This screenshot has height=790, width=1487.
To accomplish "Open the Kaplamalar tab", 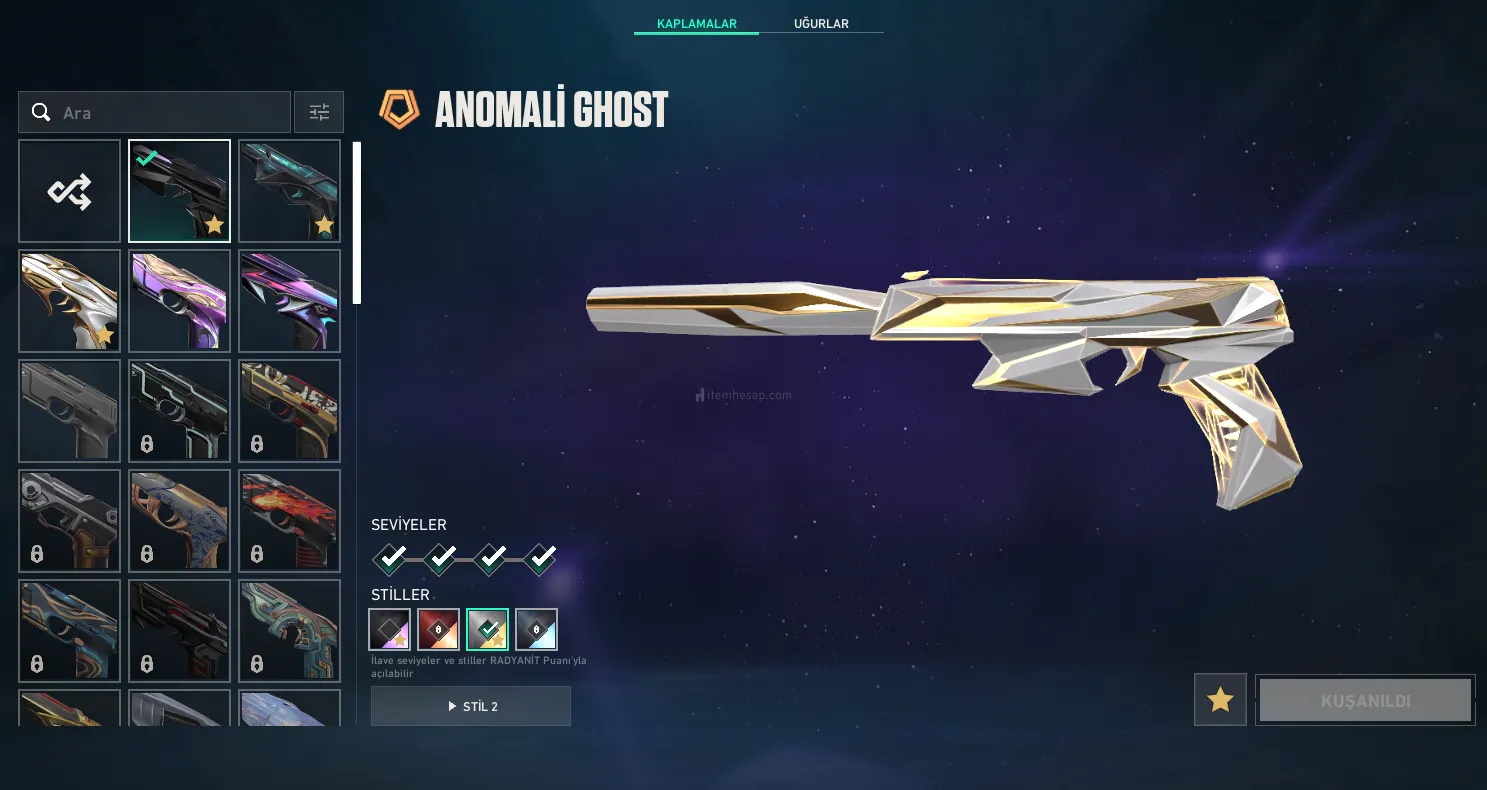I will point(696,23).
